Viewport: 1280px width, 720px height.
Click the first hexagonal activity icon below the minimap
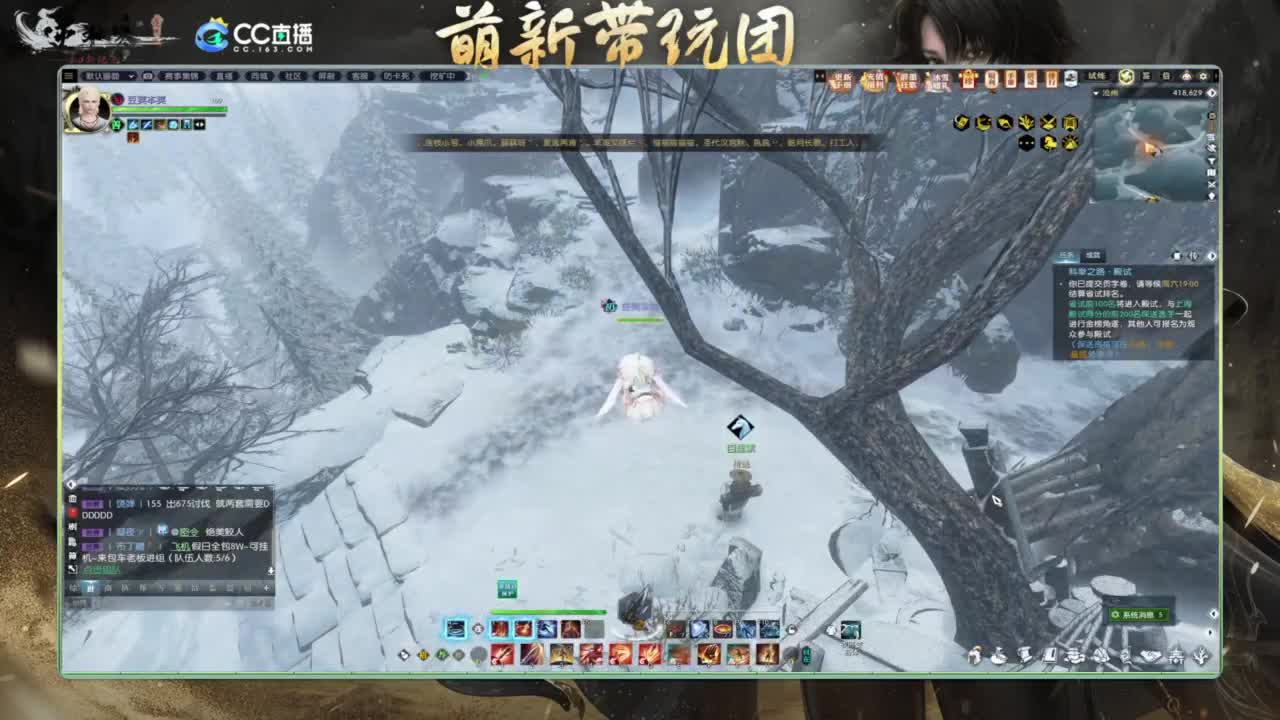pyautogui.click(x=961, y=122)
